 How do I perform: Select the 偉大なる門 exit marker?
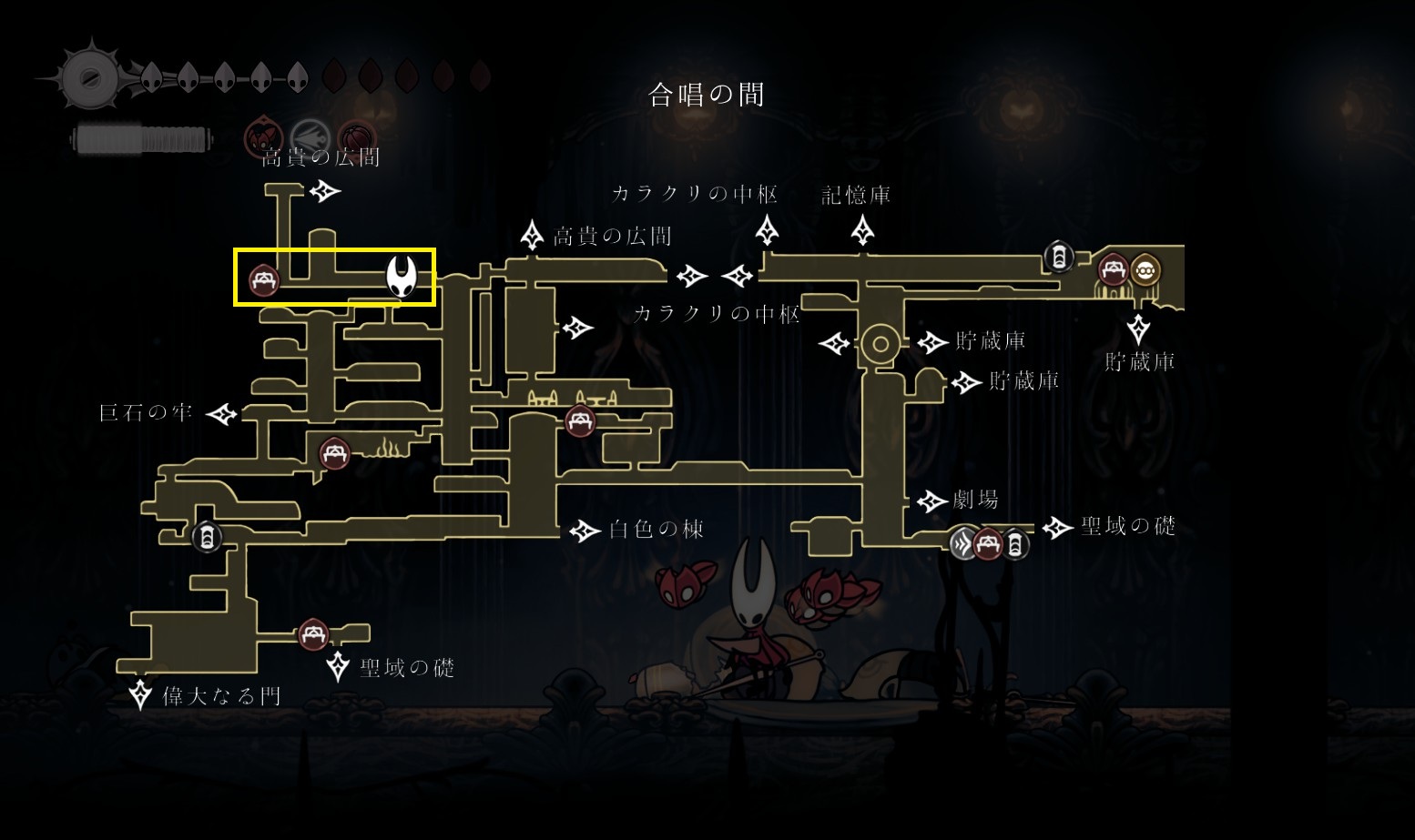[140, 695]
